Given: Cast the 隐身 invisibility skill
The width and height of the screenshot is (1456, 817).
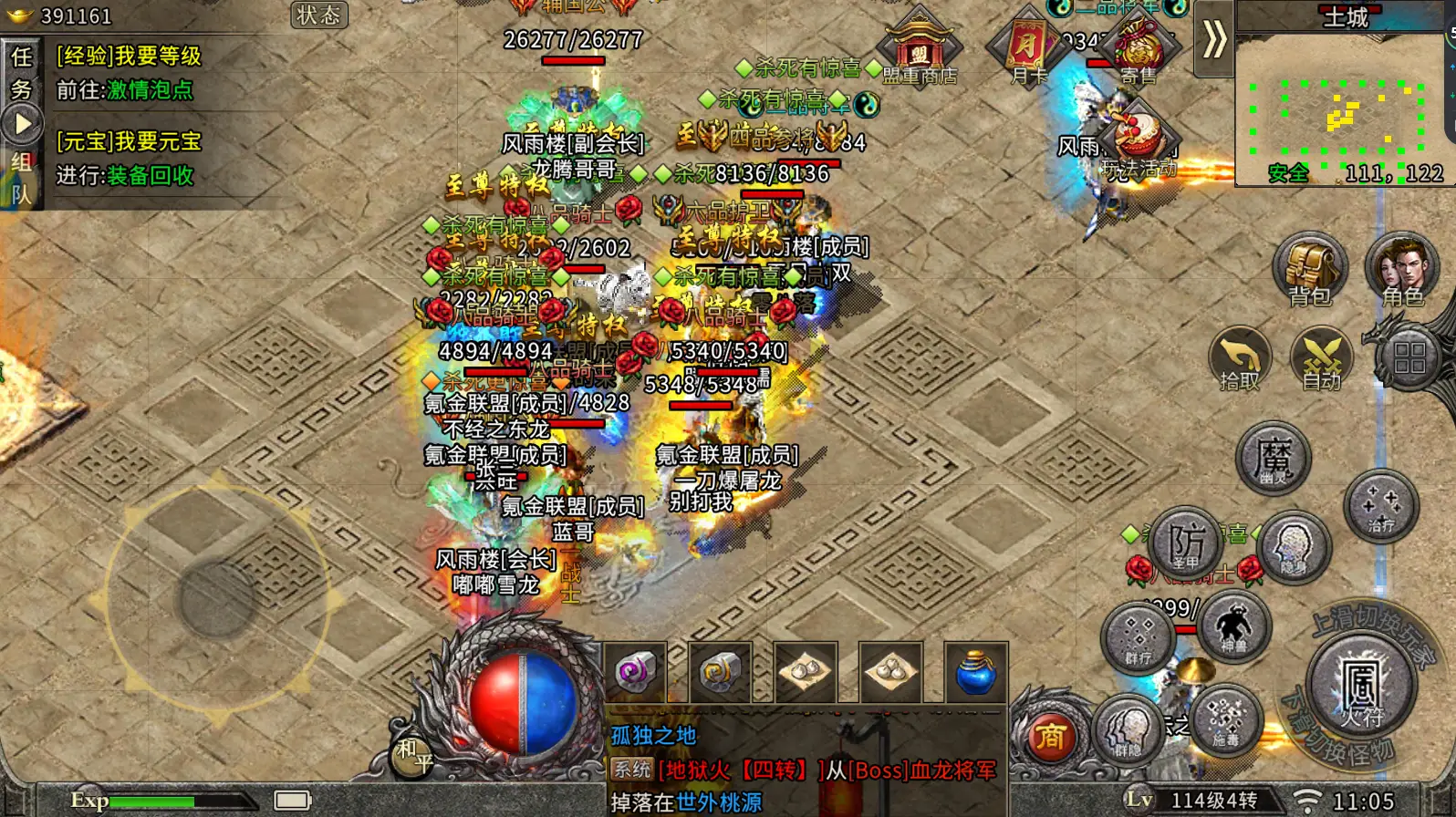Looking at the screenshot, I should point(1293,547).
